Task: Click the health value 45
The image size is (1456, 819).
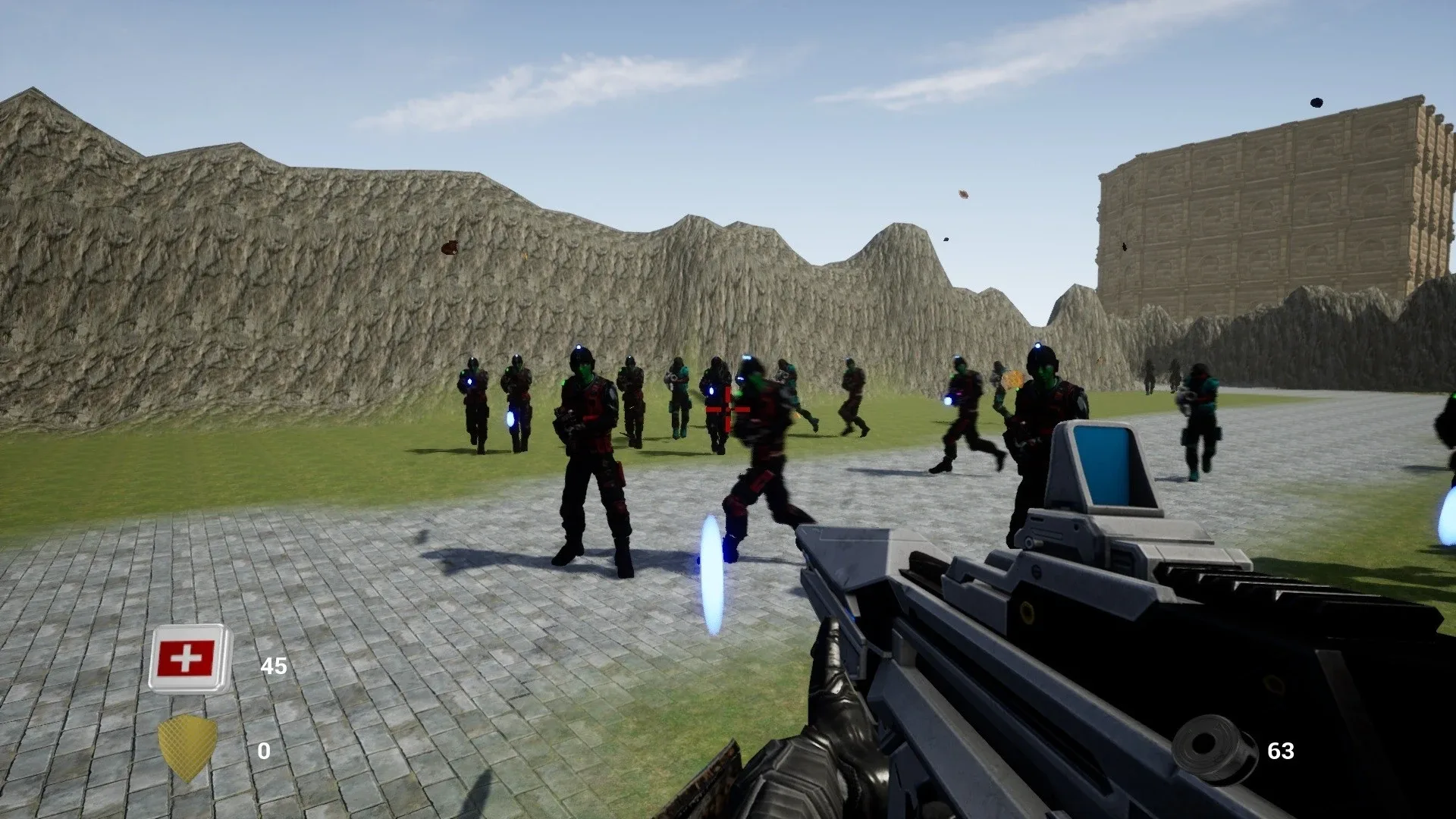Action: tap(275, 667)
